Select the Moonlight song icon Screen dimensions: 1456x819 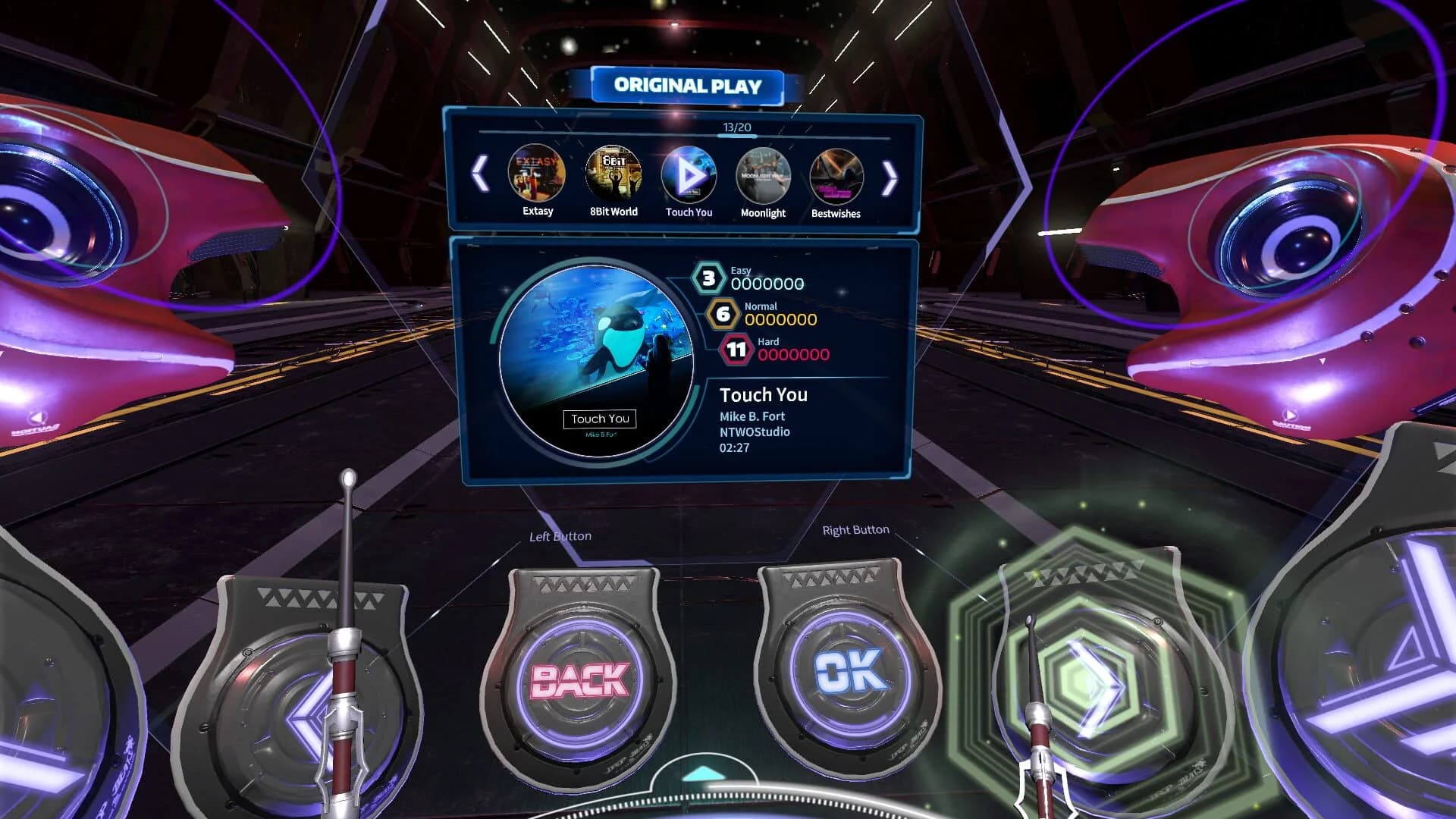[x=764, y=174]
